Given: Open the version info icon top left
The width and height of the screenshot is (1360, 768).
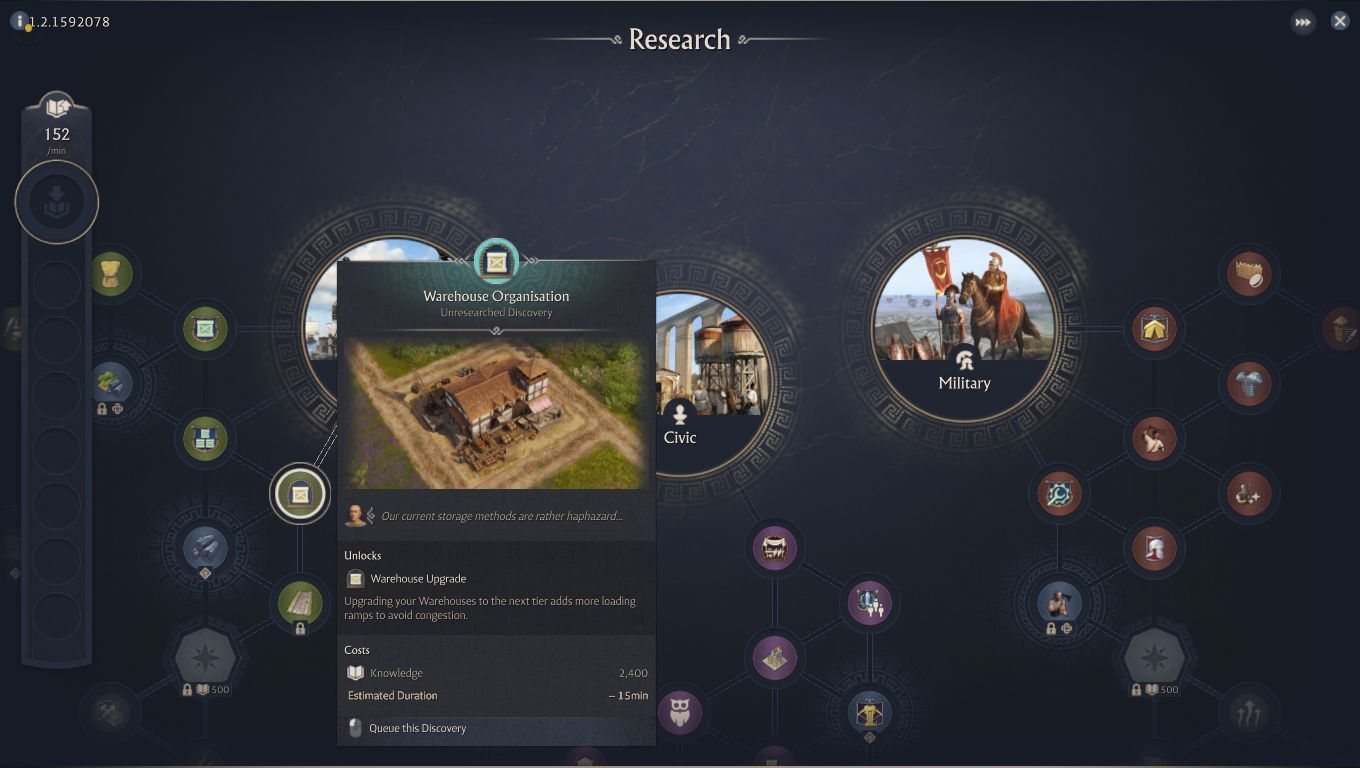Looking at the screenshot, I should click(x=21, y=20).
